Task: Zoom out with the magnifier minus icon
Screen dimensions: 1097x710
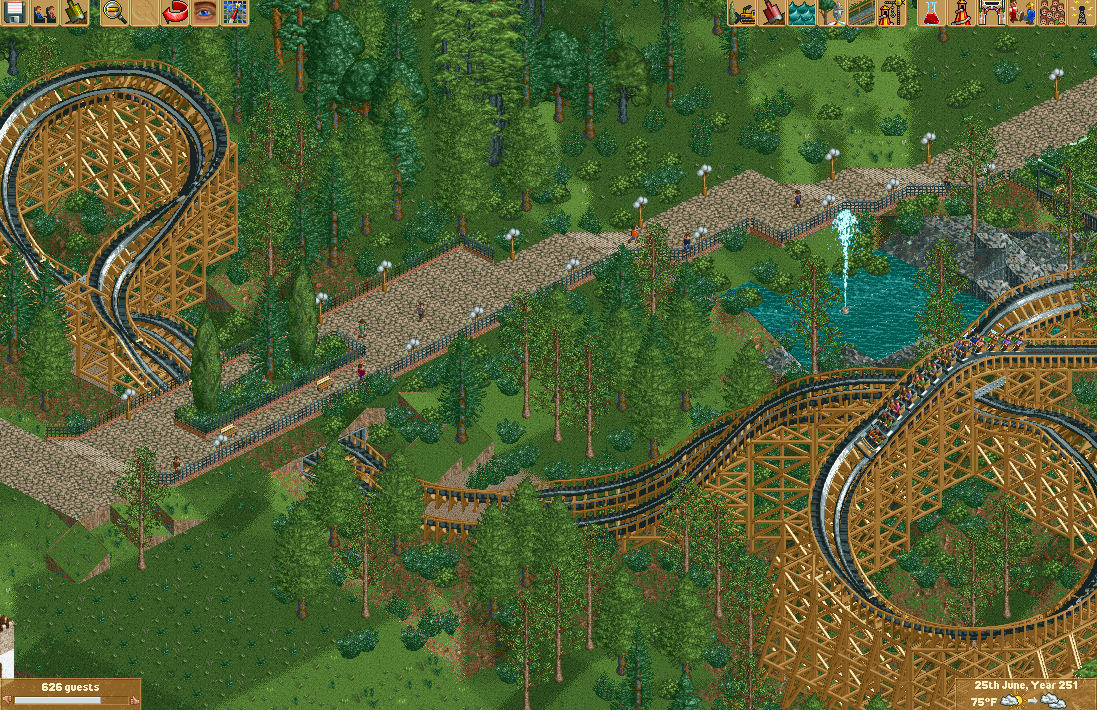Action: pos(116,13)
